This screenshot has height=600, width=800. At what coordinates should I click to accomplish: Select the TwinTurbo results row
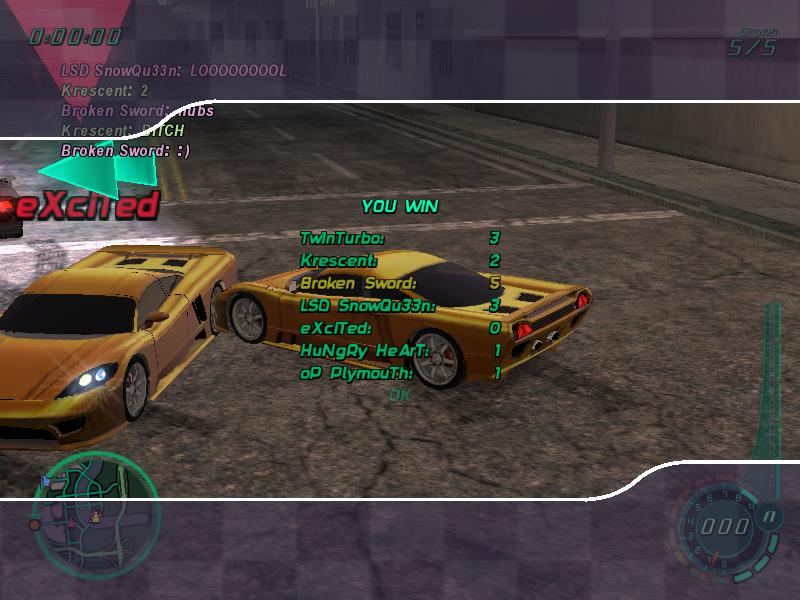(400, 238)
